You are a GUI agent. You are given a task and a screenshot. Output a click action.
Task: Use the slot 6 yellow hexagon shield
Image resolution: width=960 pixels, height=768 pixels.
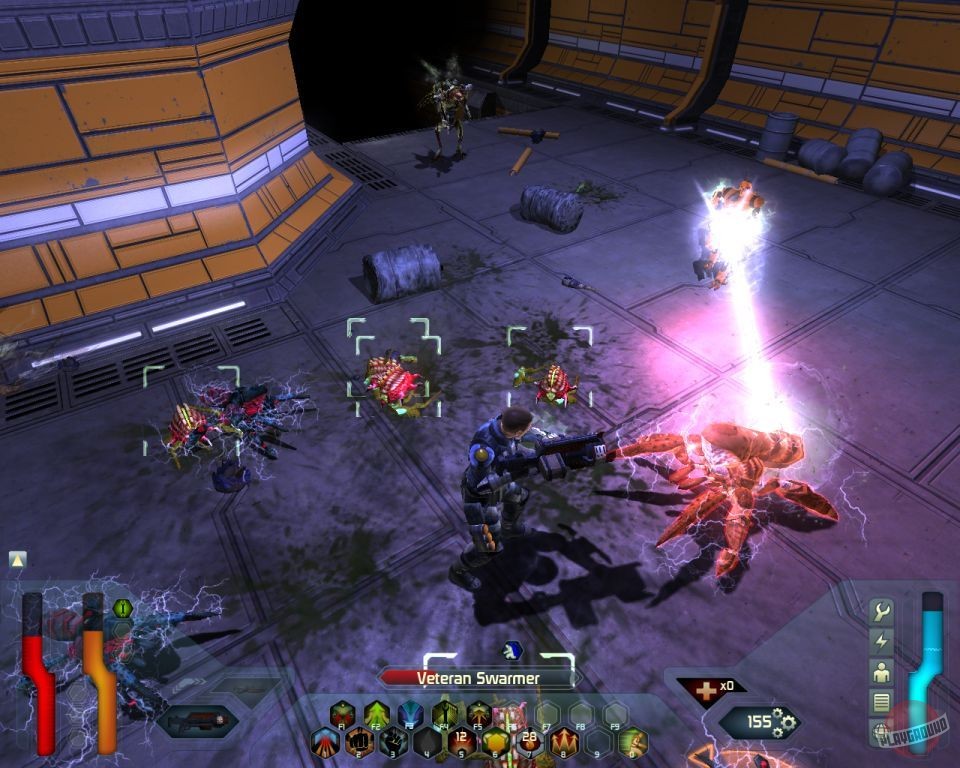click(495, 743)
